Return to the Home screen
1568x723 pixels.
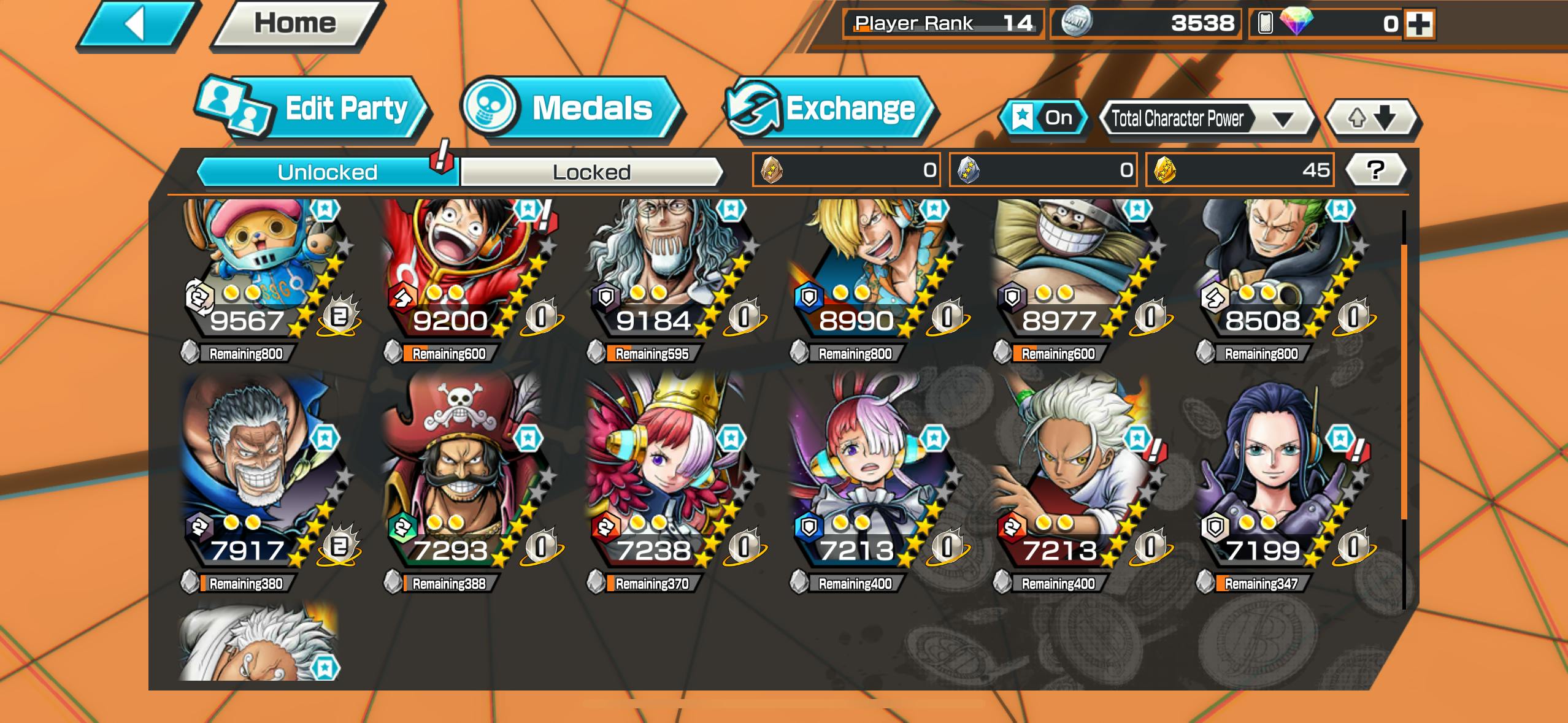tap(296, 25)
